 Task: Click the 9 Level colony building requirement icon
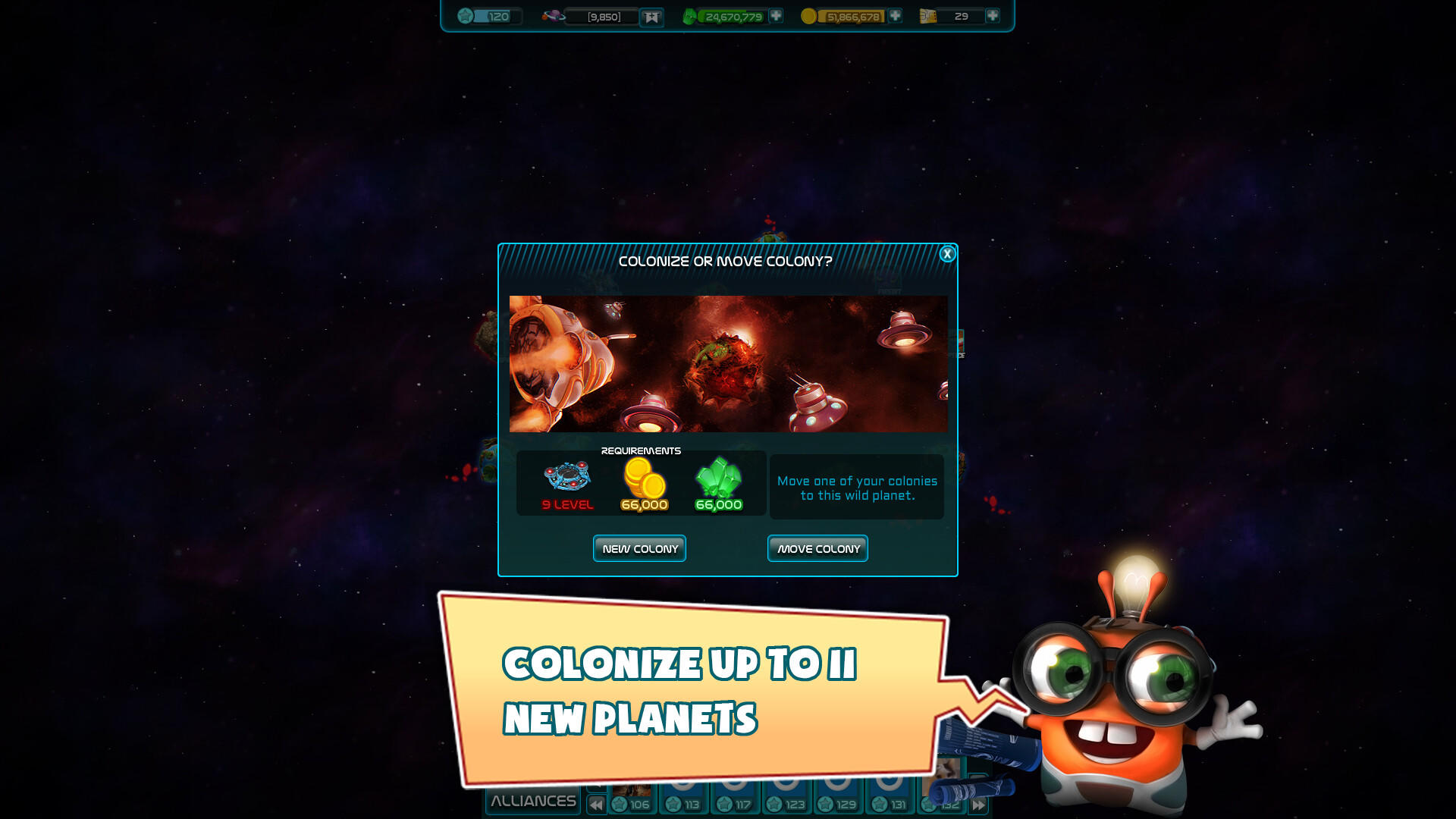(x=565, y=479)
